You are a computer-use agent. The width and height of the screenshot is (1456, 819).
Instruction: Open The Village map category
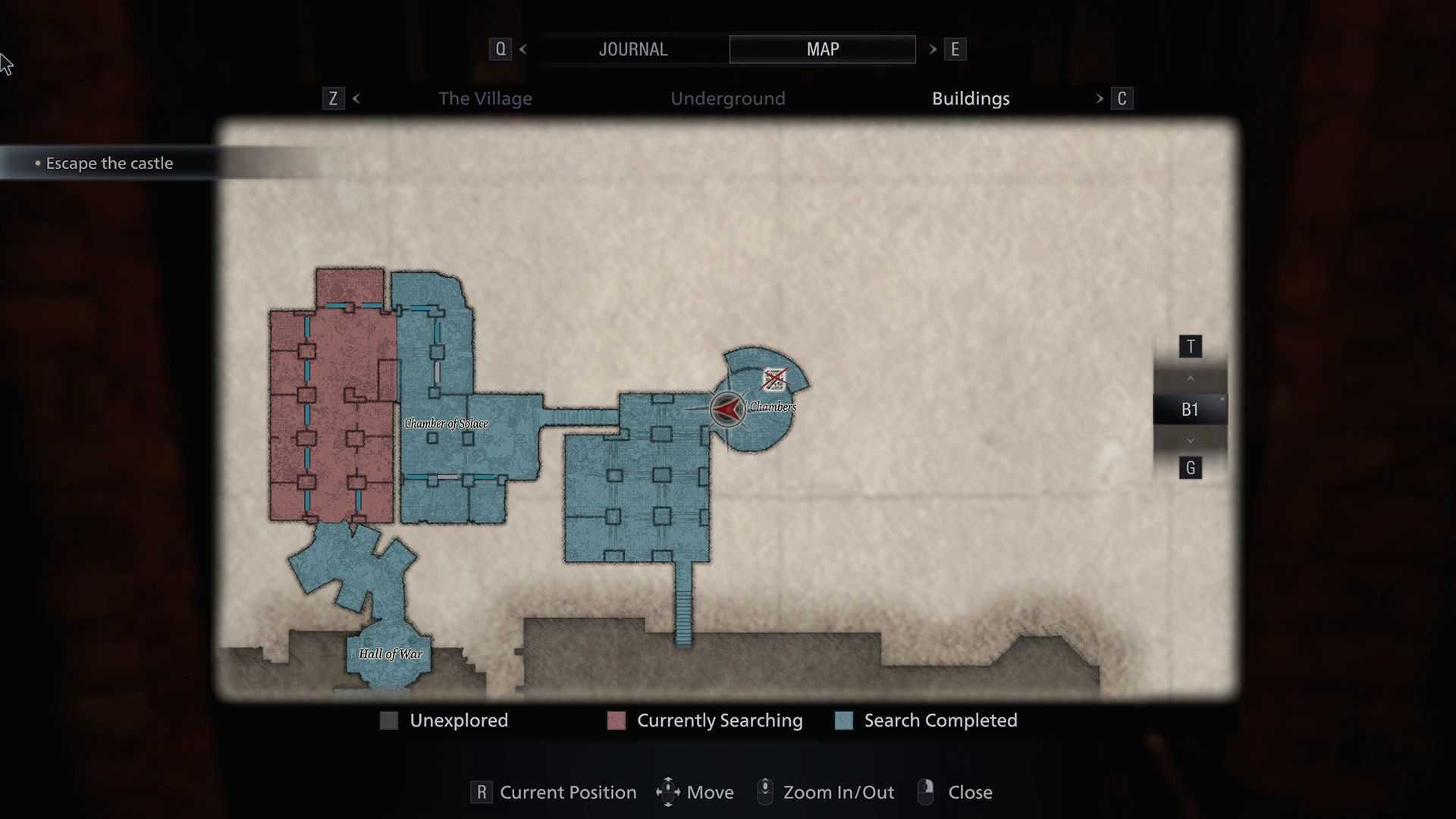[x=485, y=99]
